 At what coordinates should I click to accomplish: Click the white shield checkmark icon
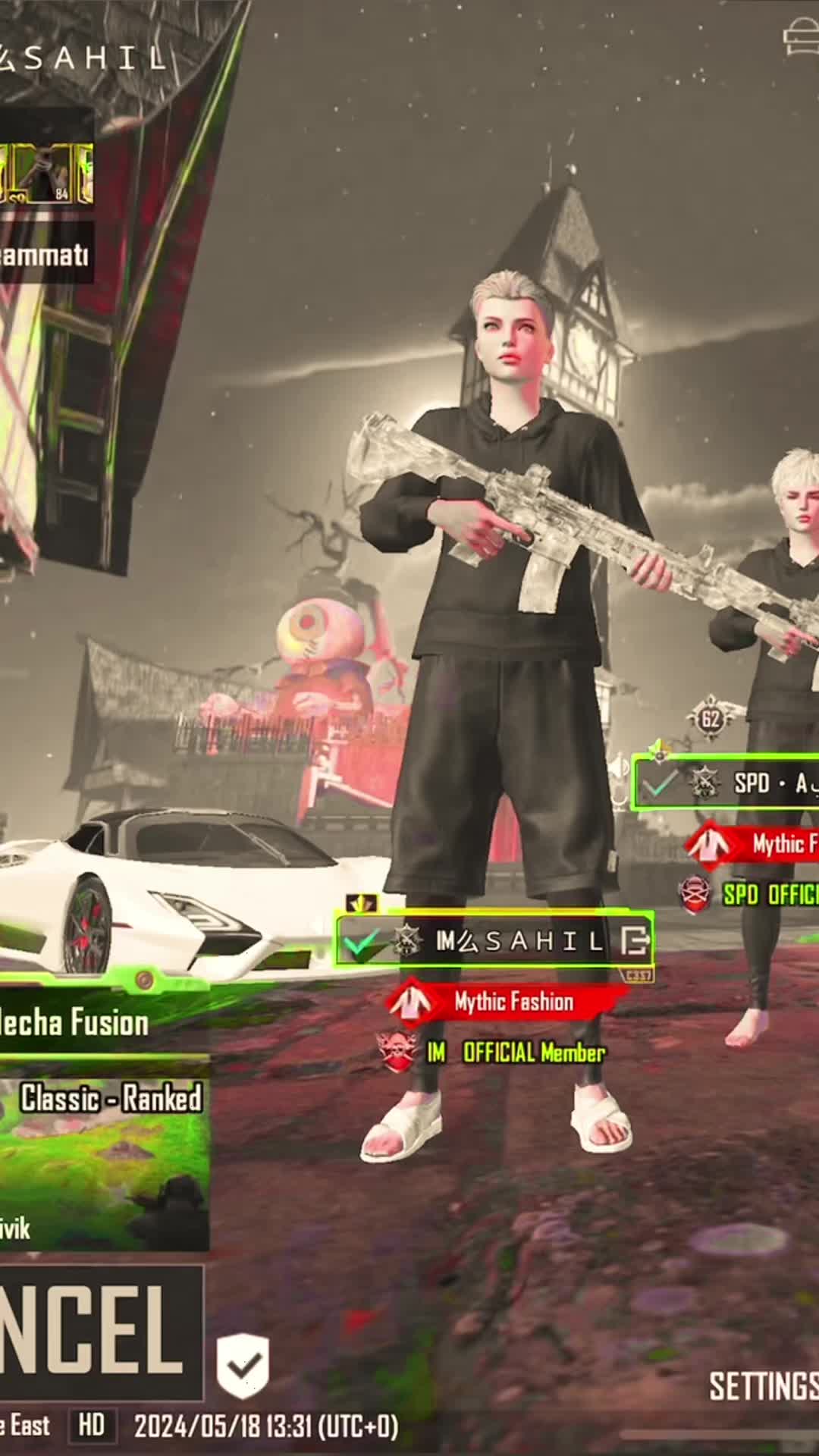(243, 1366)
